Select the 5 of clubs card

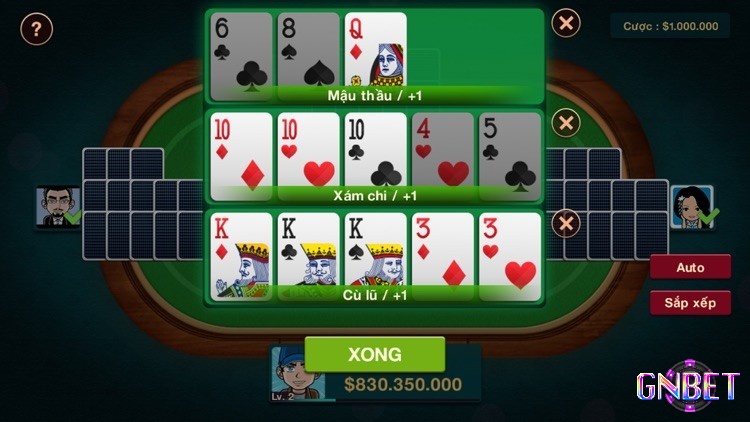click(509, 150)
